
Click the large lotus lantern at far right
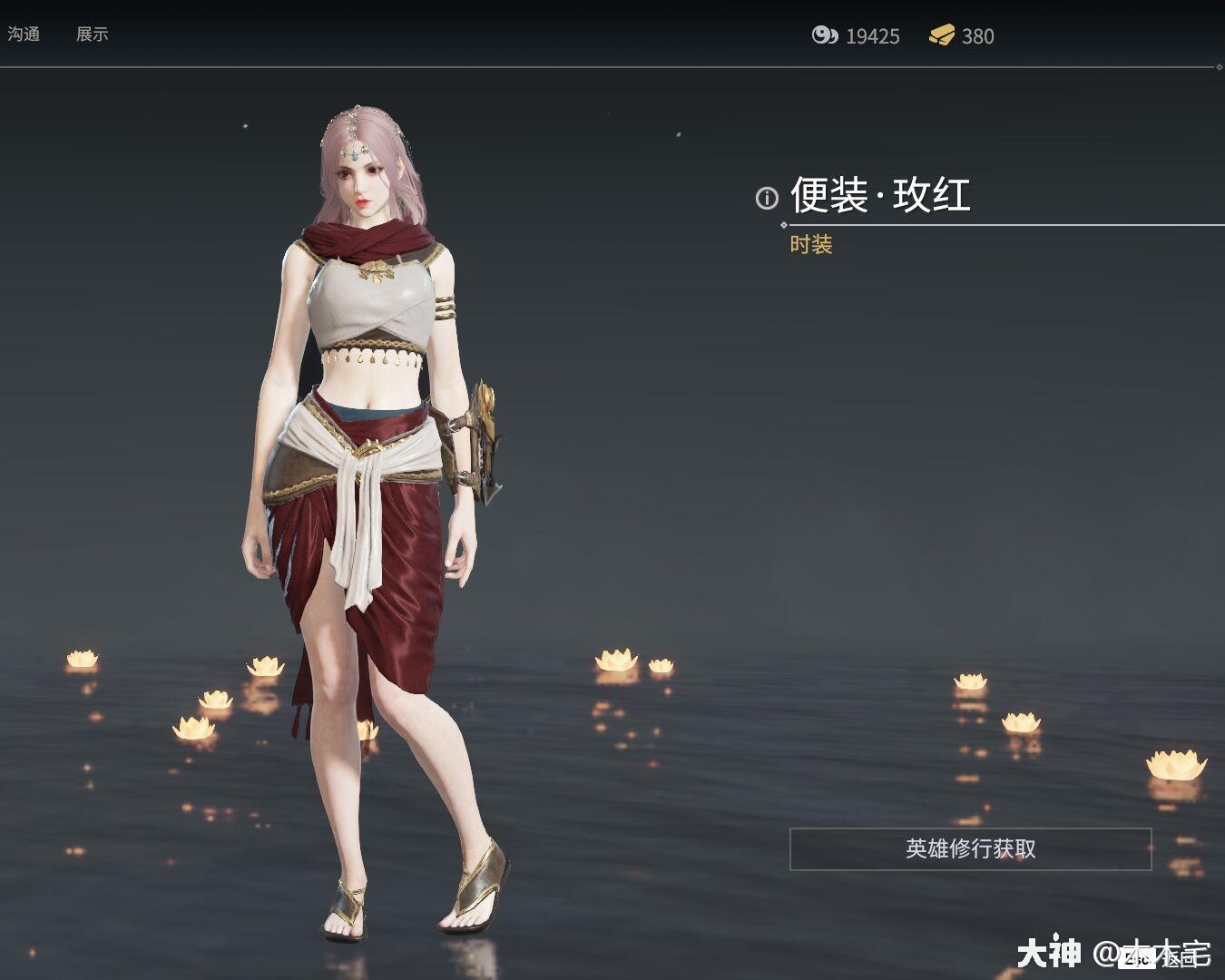(1174, 762)
